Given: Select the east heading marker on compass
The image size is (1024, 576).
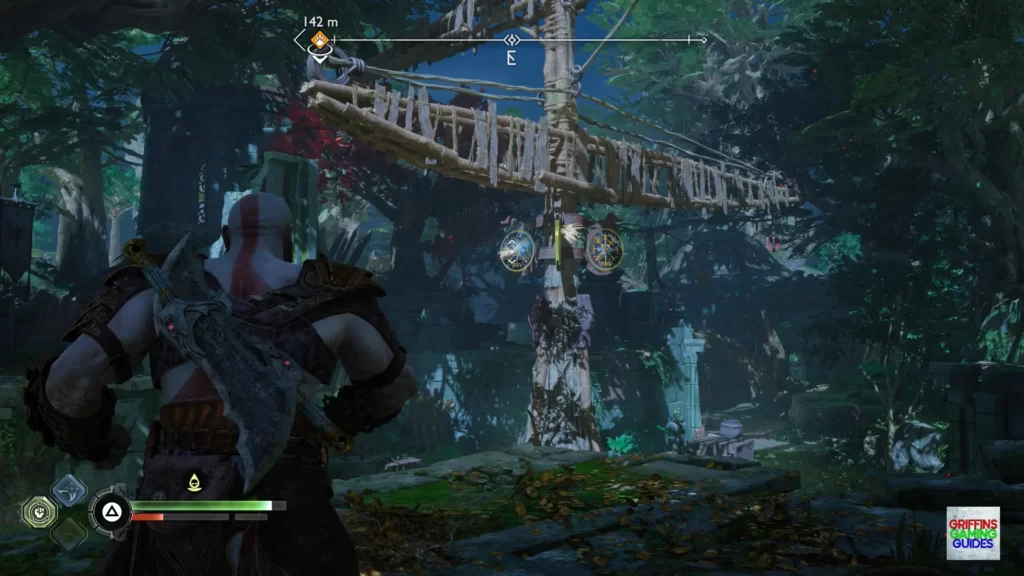Looking at the screenshot, I should pos(511,56).
